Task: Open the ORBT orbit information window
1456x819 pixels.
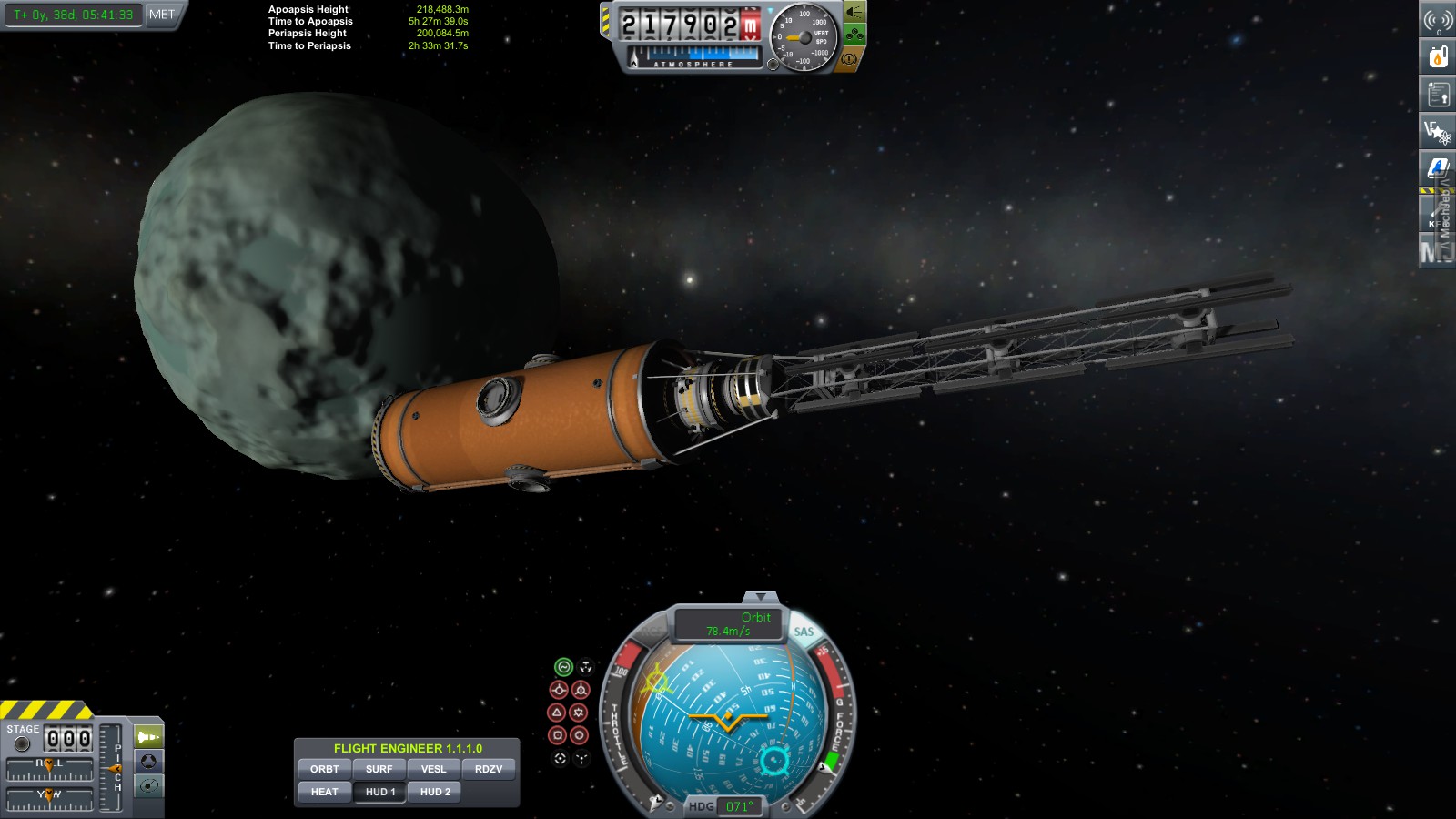Action: [324, 769]
